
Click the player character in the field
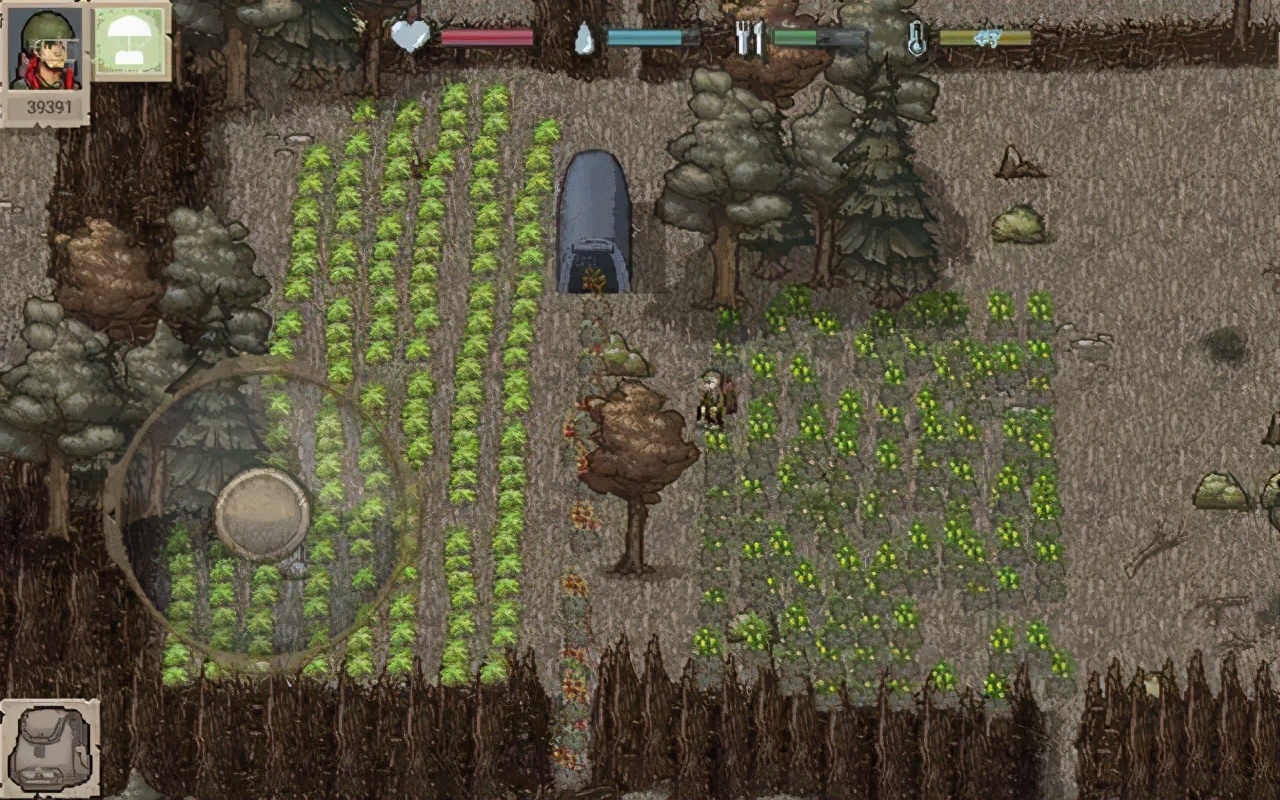pos(713,400)
